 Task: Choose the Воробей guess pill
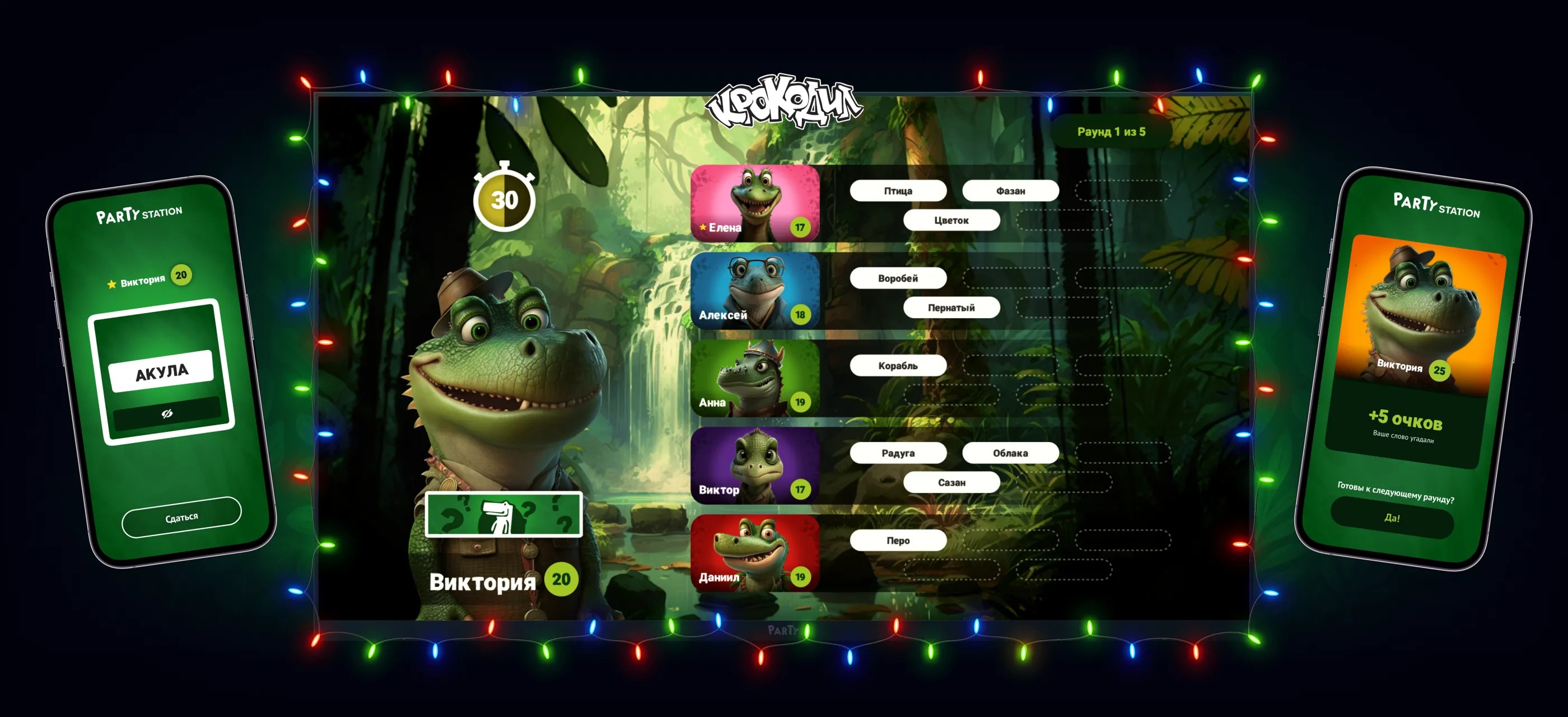pos(898,278)
